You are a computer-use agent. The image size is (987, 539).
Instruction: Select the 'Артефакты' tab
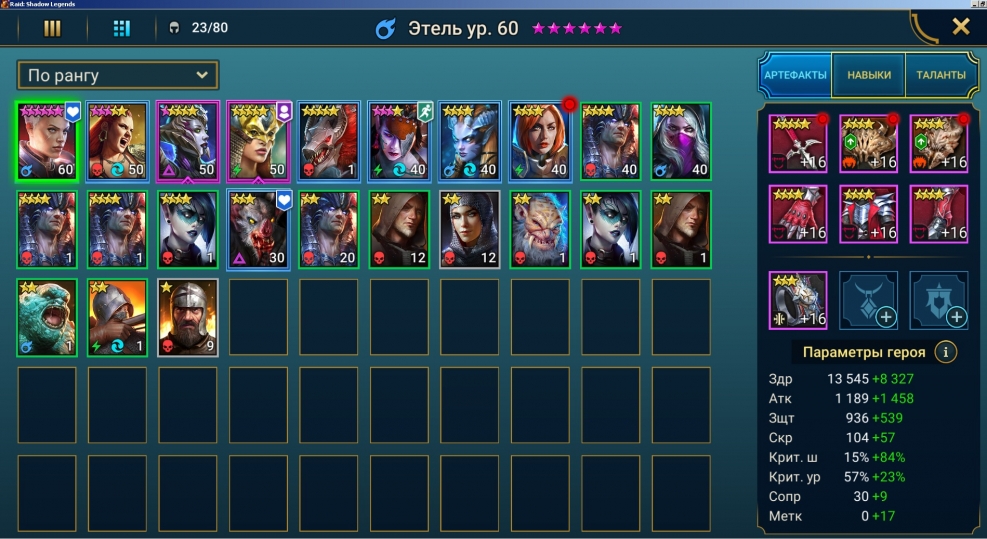795,75
